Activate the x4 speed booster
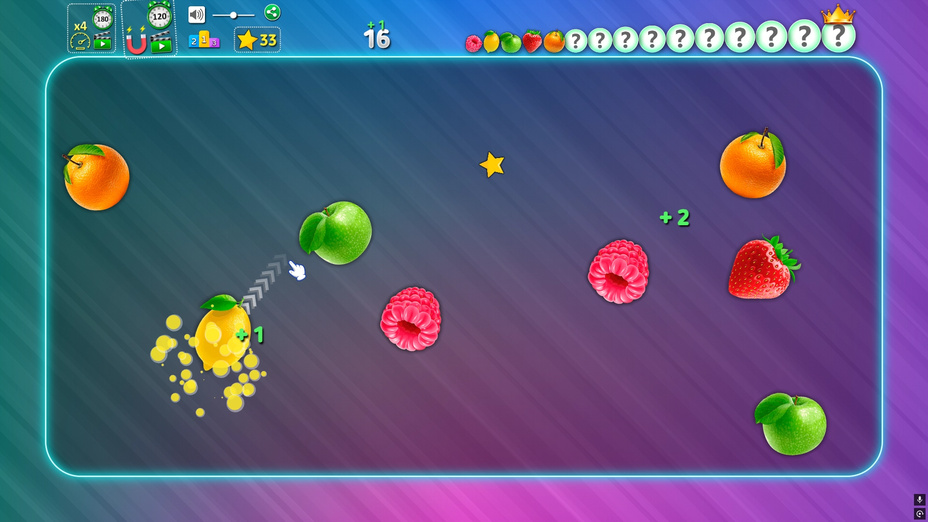Viewport: 928px width, 522px height. point(91,29)
